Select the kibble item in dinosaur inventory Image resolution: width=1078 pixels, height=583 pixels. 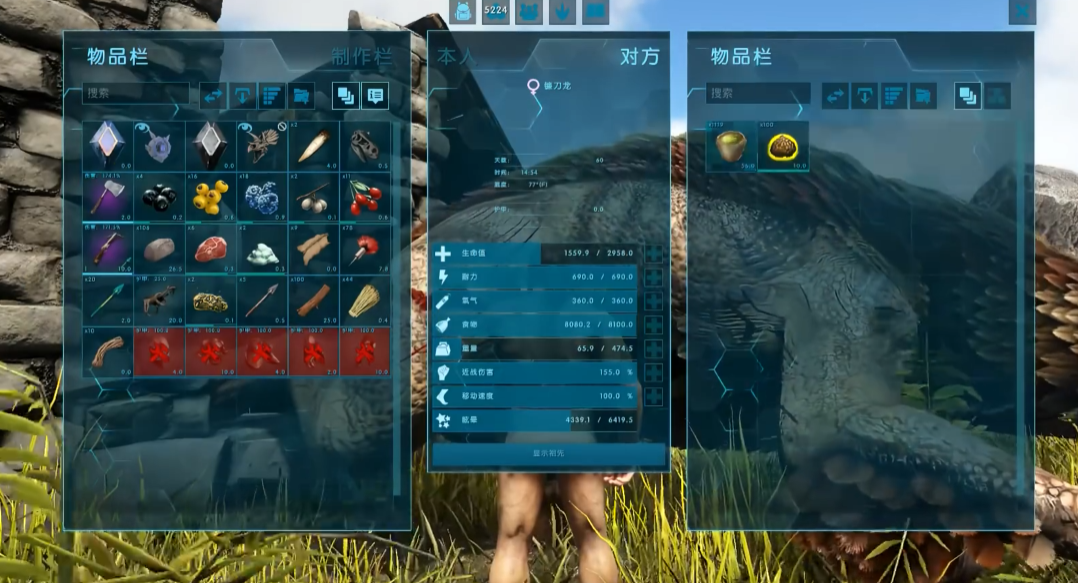[783, 146]
